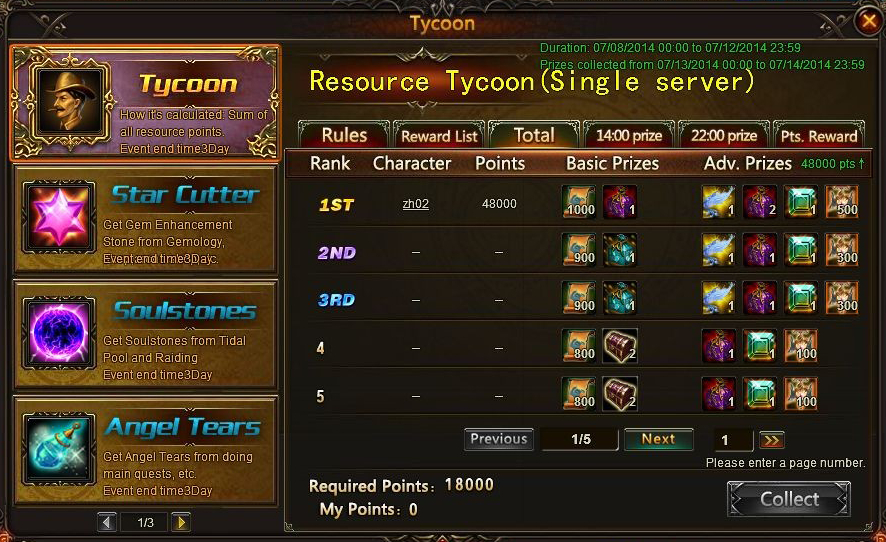Screen dimensions: 886x542
Task: Open the Soulstones event
Action: 144,335
